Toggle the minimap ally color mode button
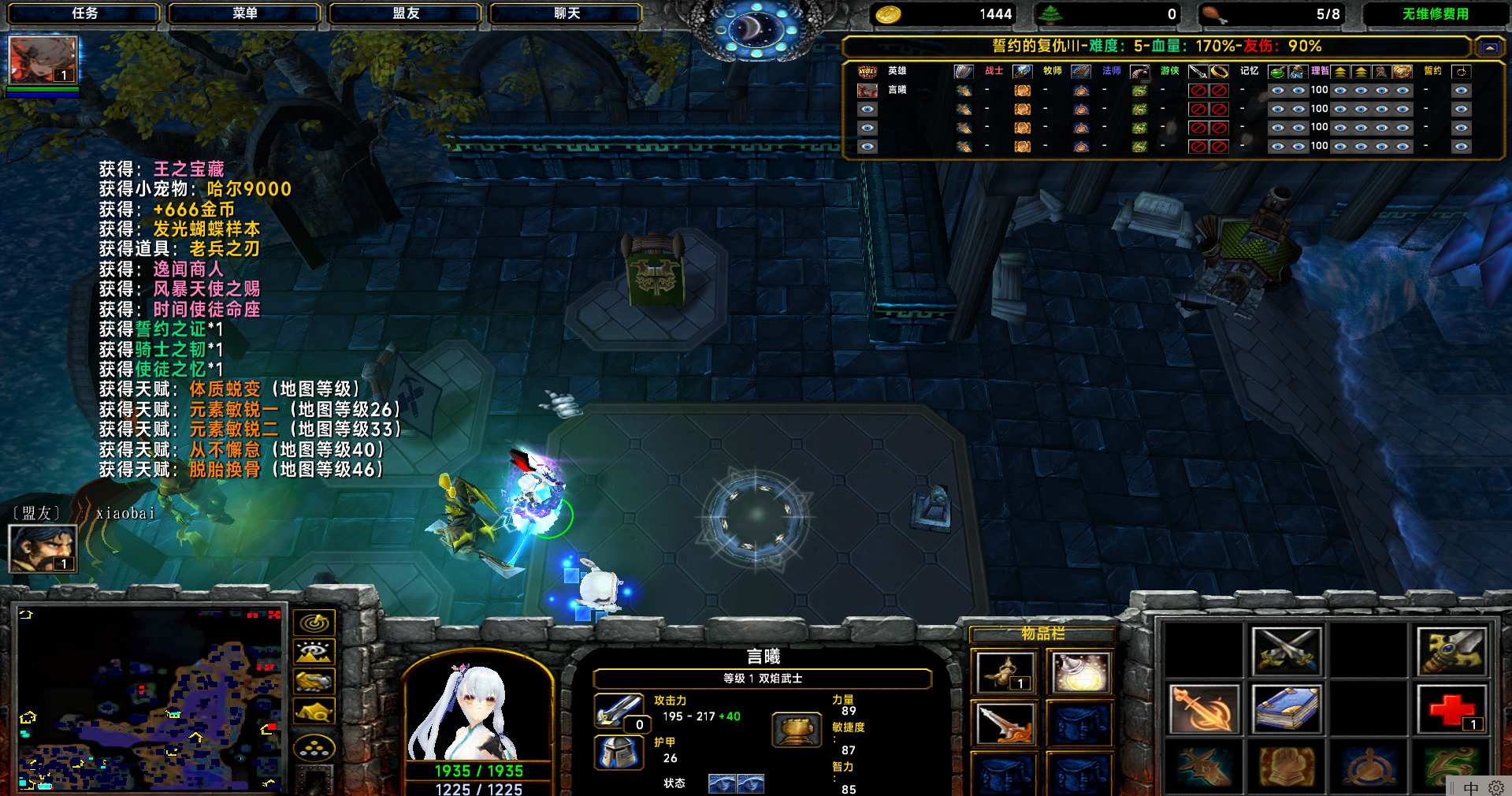Screen dimensions: 1512x796 [314, 682]
